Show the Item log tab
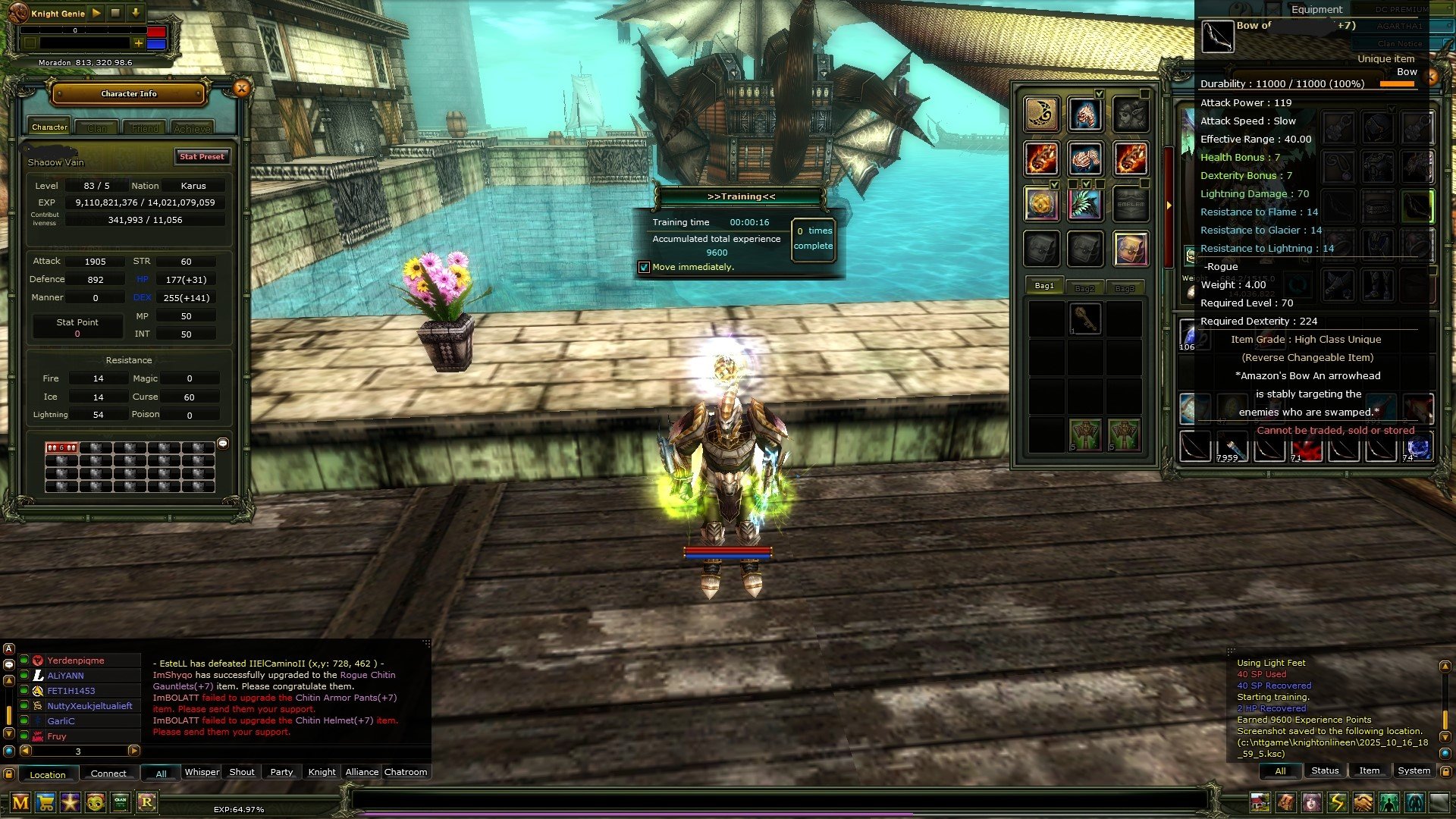This screenshot has width=1456, height=819. pyautogui.click(x=1369, y=770)
